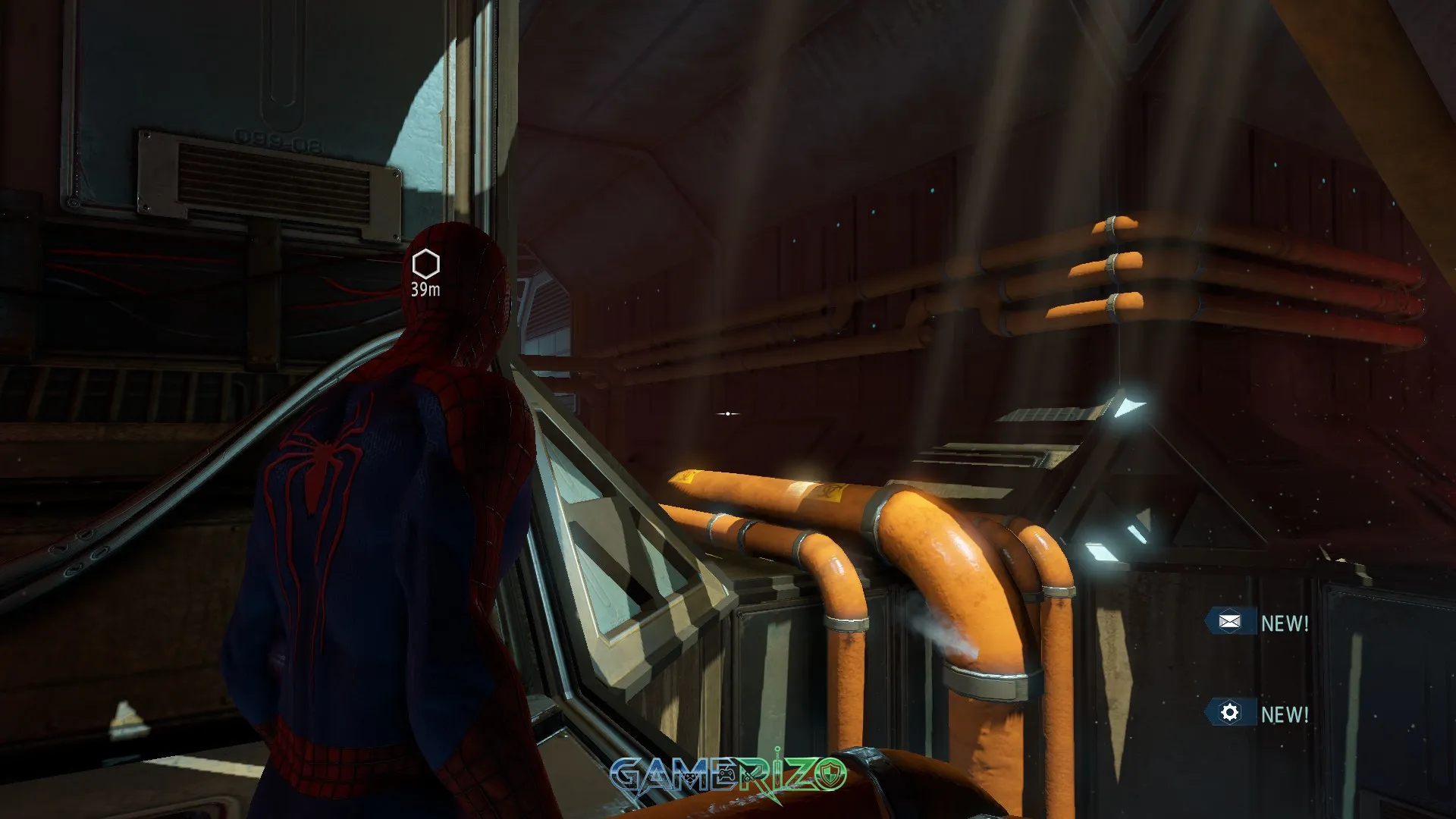Click the envelope symbol inside the blue badge

point(1229,620)
